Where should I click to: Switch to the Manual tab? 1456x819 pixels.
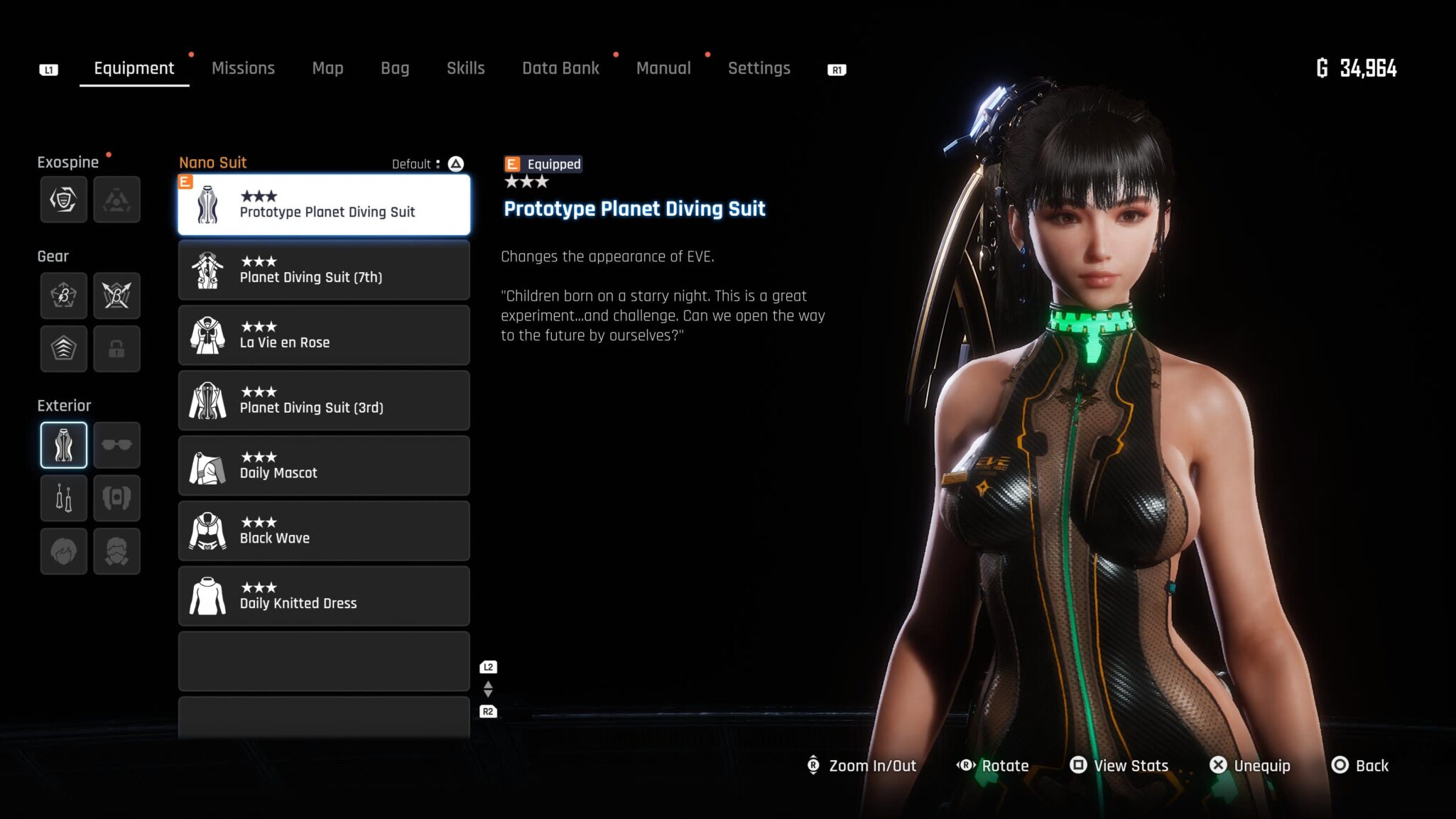(663, 68)
